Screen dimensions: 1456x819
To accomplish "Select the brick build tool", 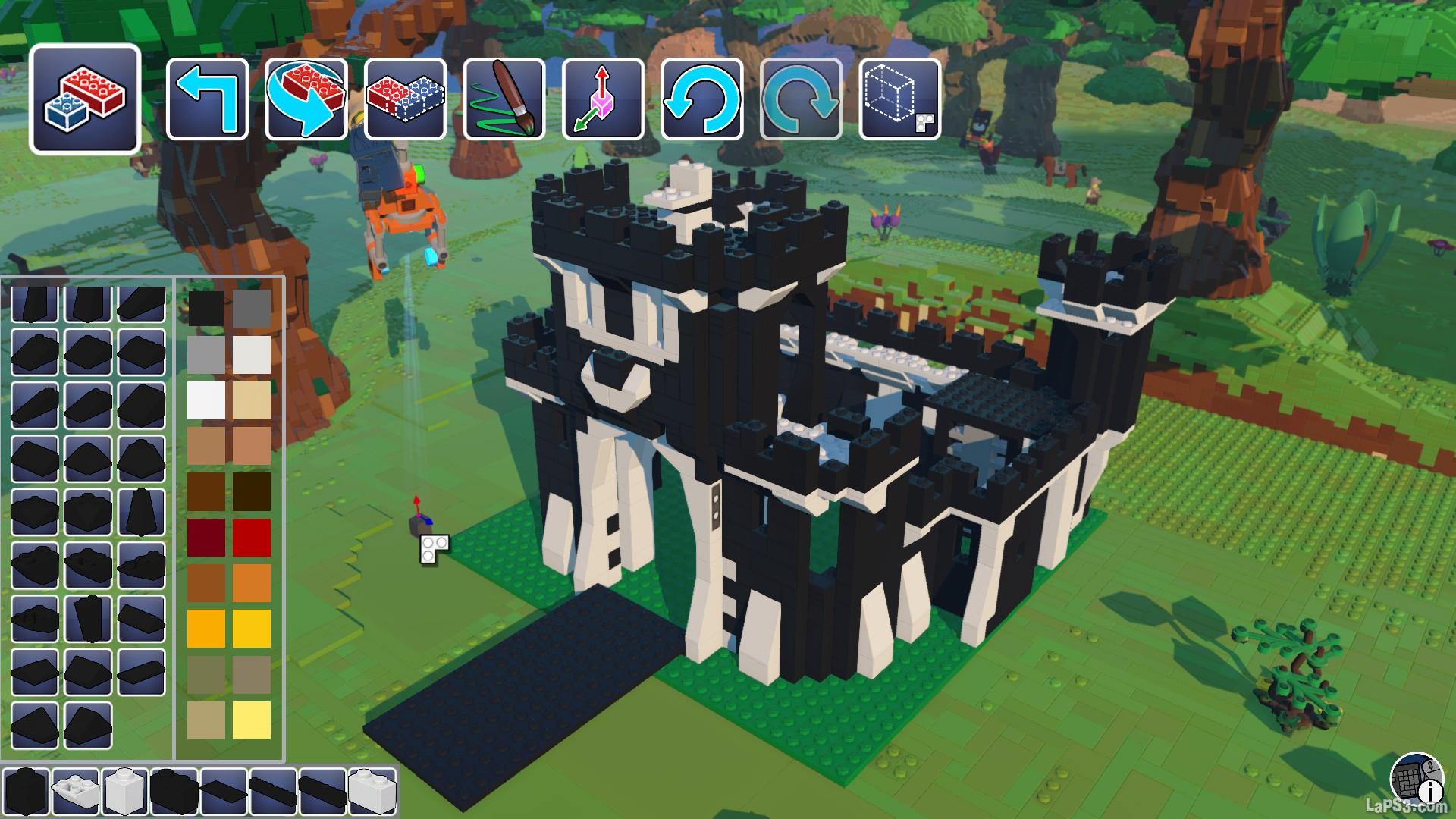I will [85, 99].
